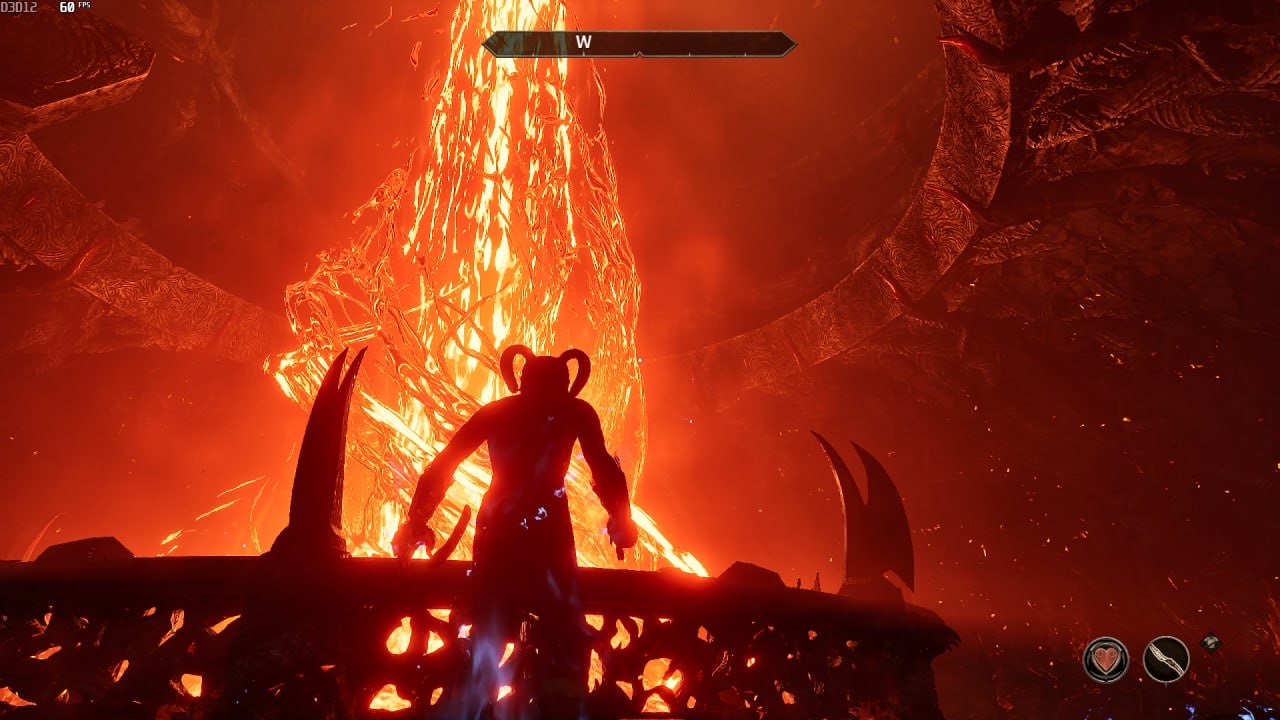Screen dimensions: 1280x720
Task: Click the compass bar showing W
Action: tap(639, 44)
